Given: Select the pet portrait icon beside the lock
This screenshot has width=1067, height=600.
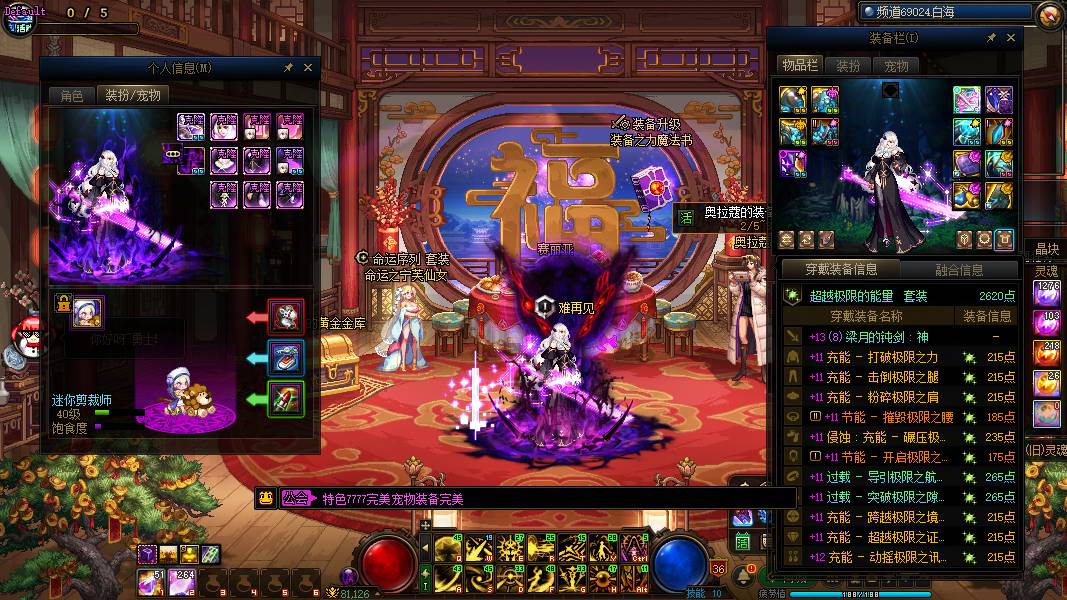Looking at the screenshot, I should coord(87,312).
